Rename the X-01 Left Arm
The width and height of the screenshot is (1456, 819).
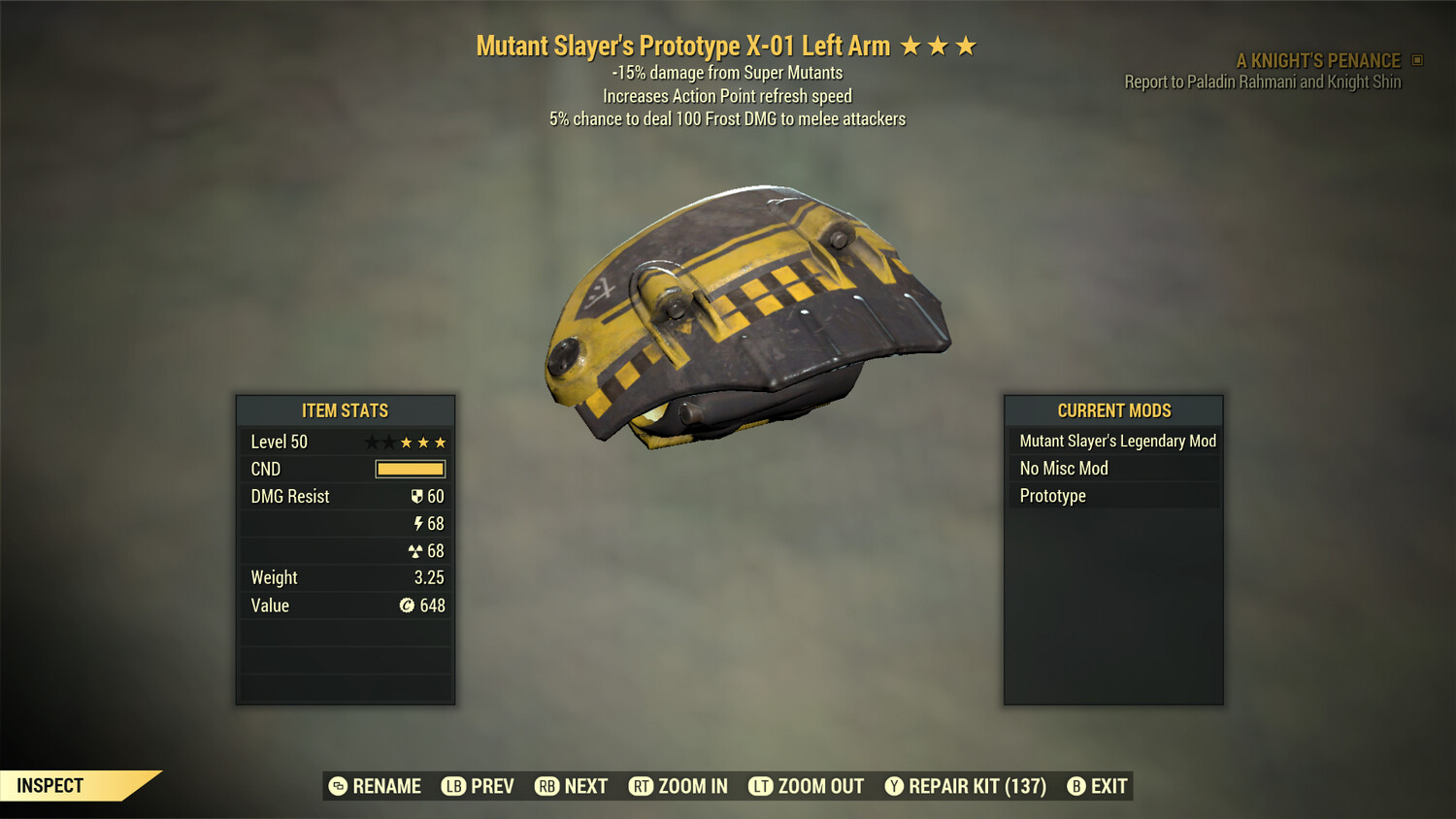coord(339,786)
